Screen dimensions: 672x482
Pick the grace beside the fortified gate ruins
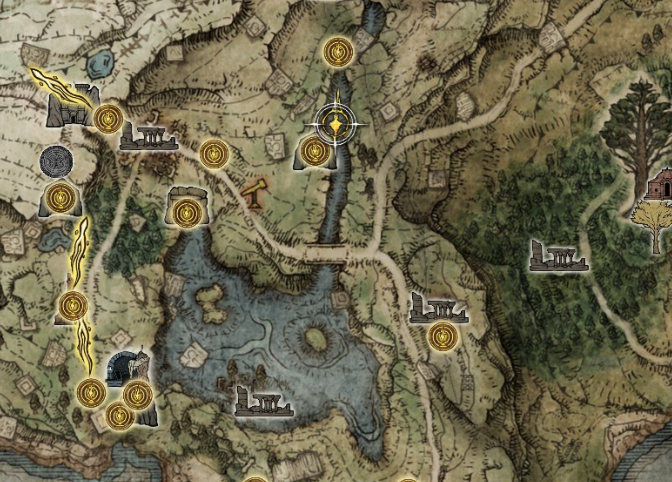(x=108, y=119)
